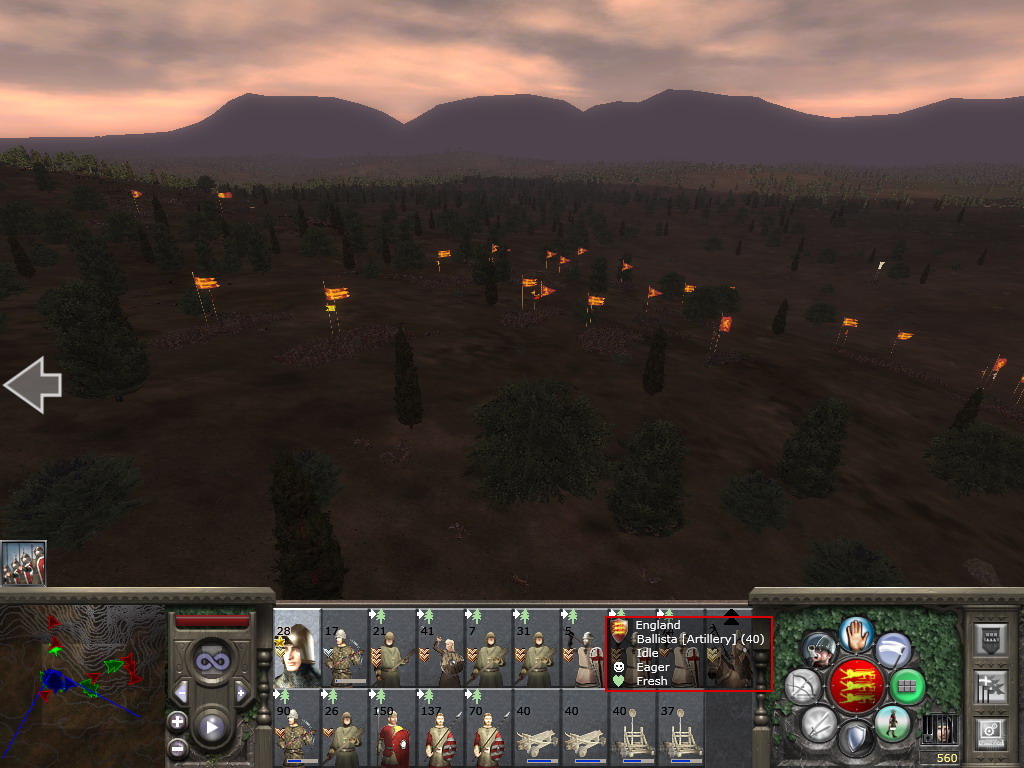Zoom out the minimap with round minus

177,747
